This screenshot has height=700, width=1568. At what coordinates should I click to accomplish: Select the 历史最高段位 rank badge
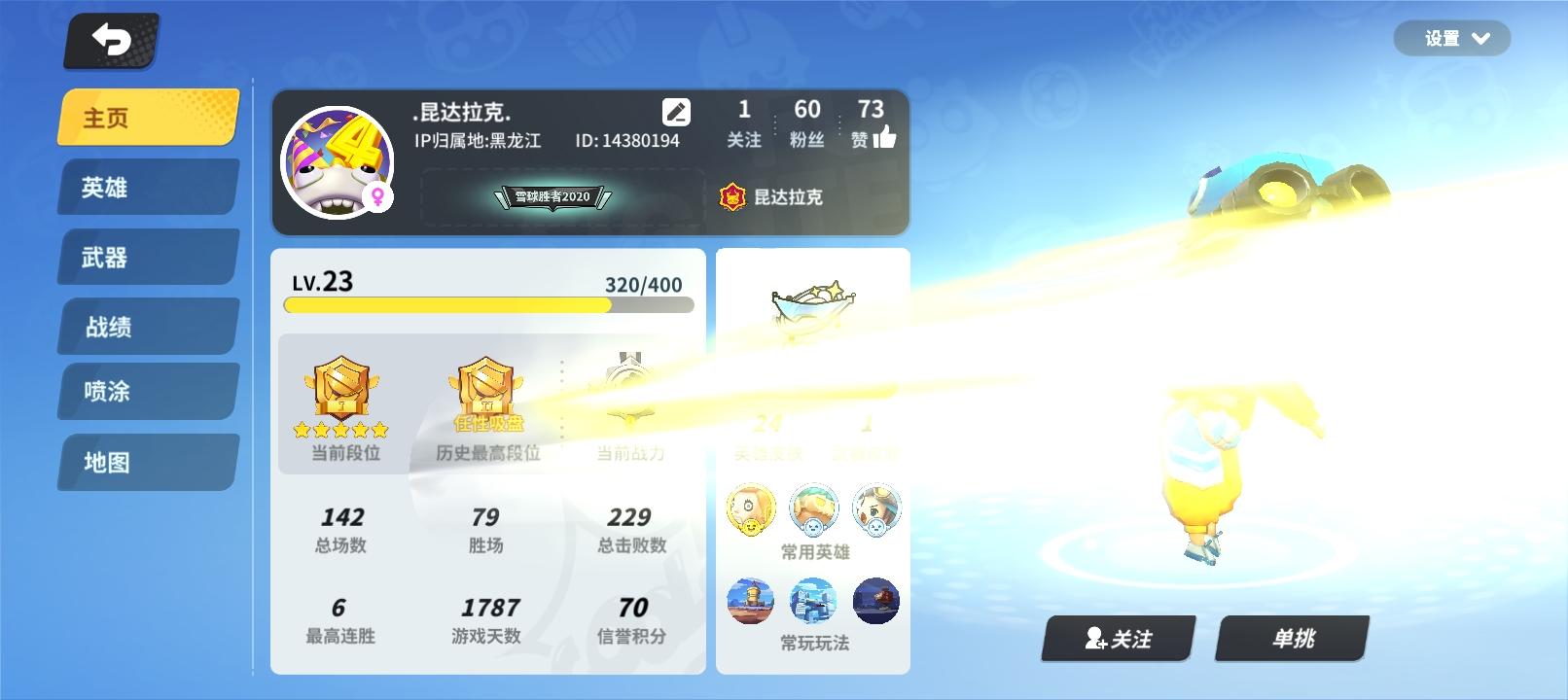pyautogui.click(x=485, y=389)
